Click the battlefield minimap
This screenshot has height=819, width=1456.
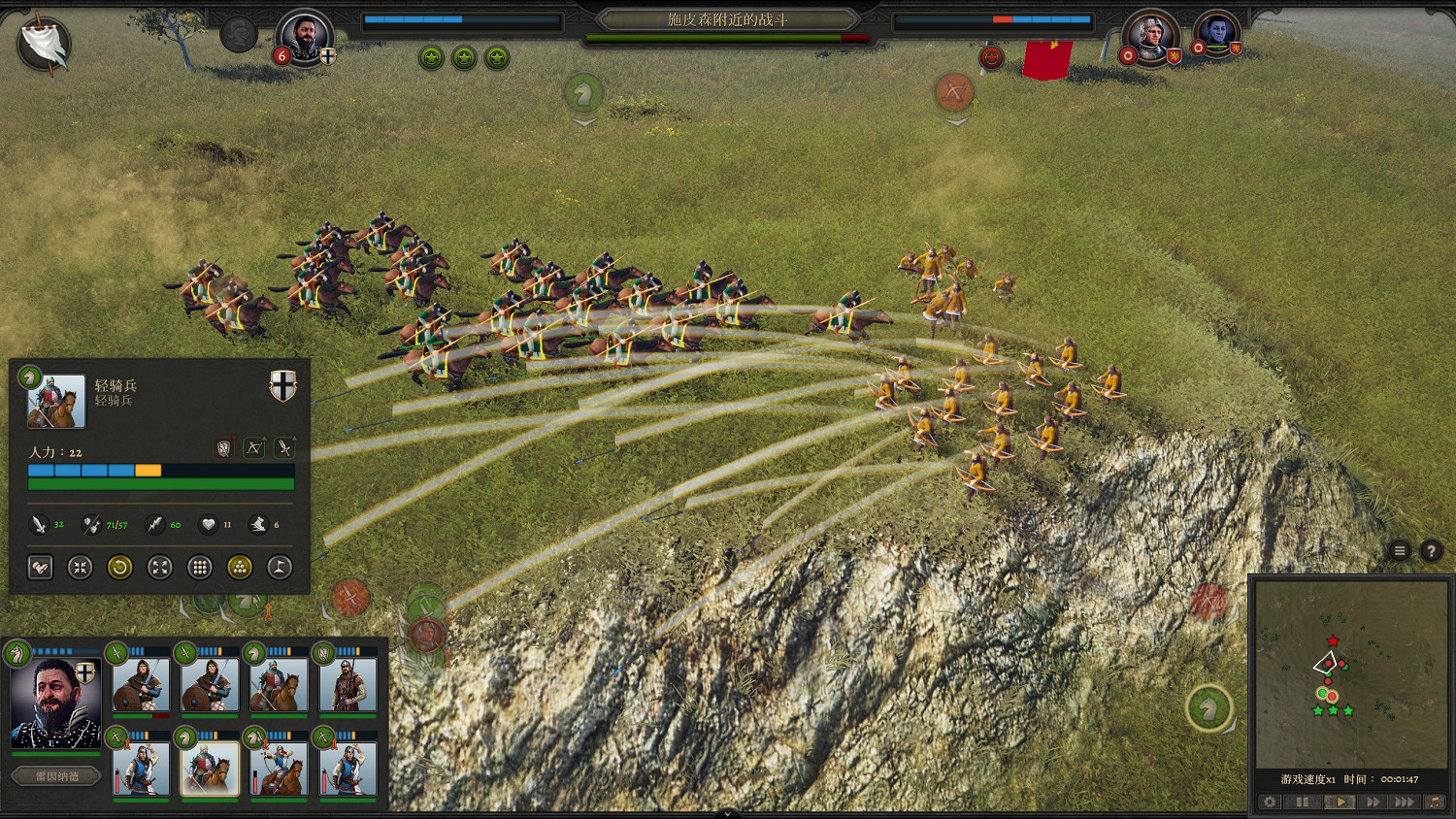[1350, 674]
